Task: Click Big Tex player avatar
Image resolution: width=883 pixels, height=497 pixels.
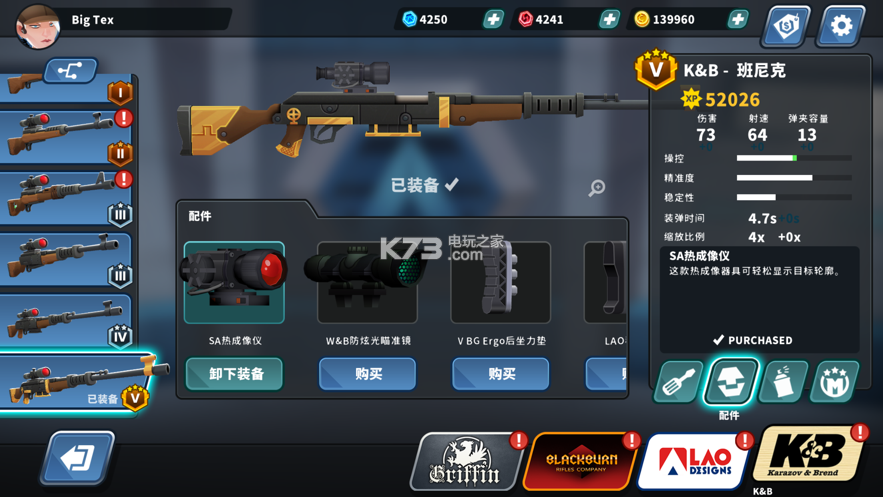Action: pyautogui.click(x=38, y=25)
